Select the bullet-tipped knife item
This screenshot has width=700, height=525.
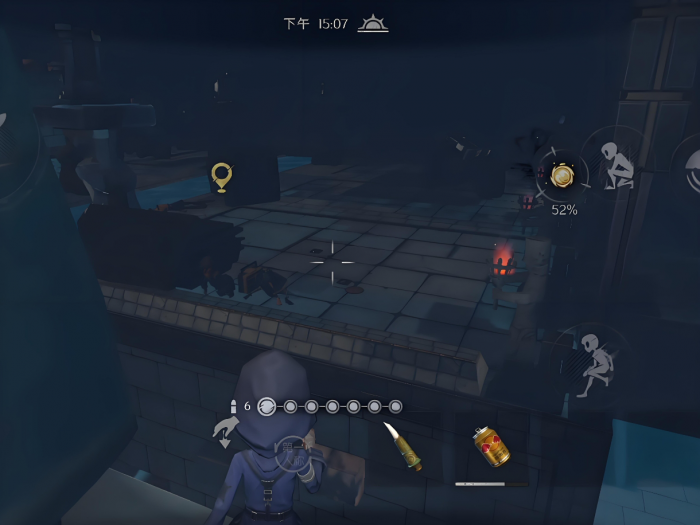(x=401, y=446)
